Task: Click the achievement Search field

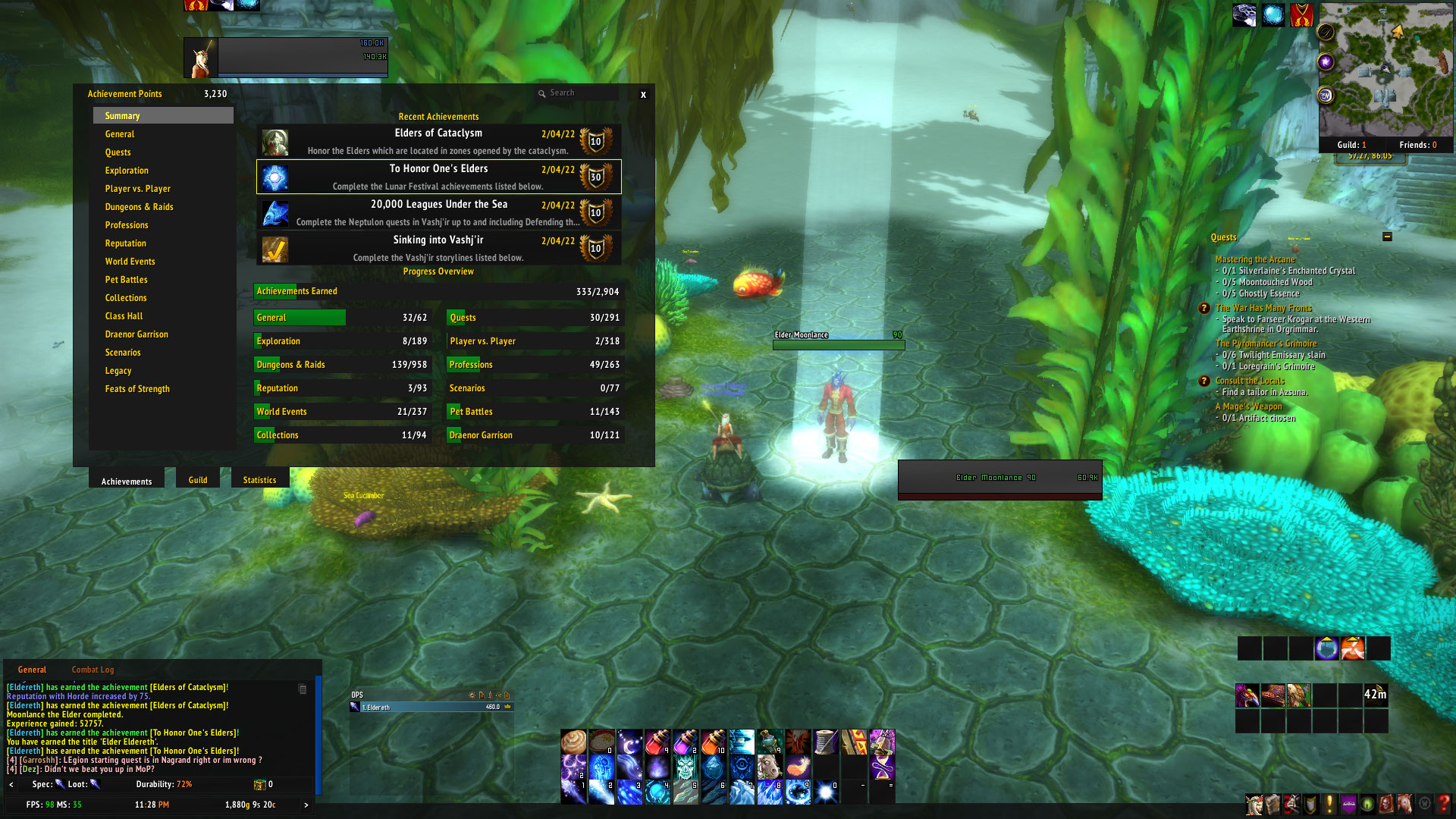Action: 580,93
